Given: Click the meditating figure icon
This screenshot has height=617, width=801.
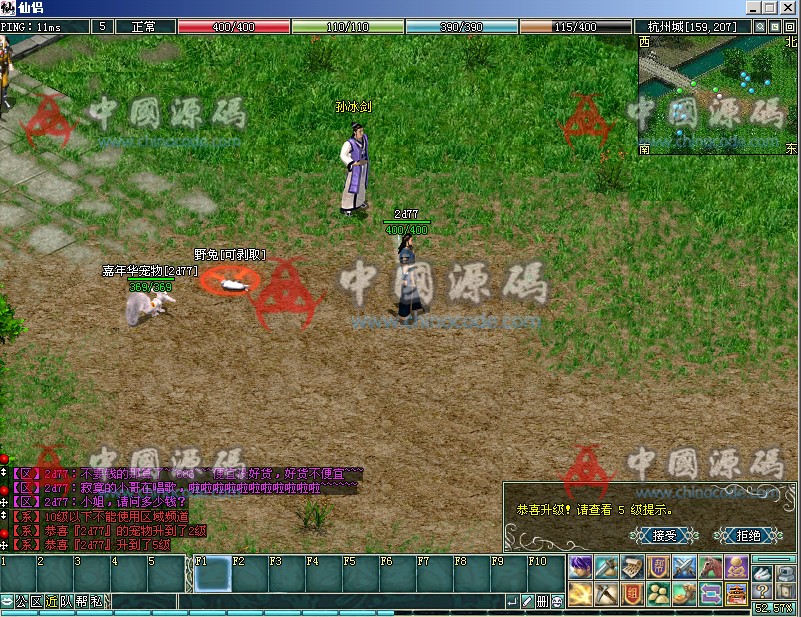Looking at the screenshot, I should coord(736,568).
